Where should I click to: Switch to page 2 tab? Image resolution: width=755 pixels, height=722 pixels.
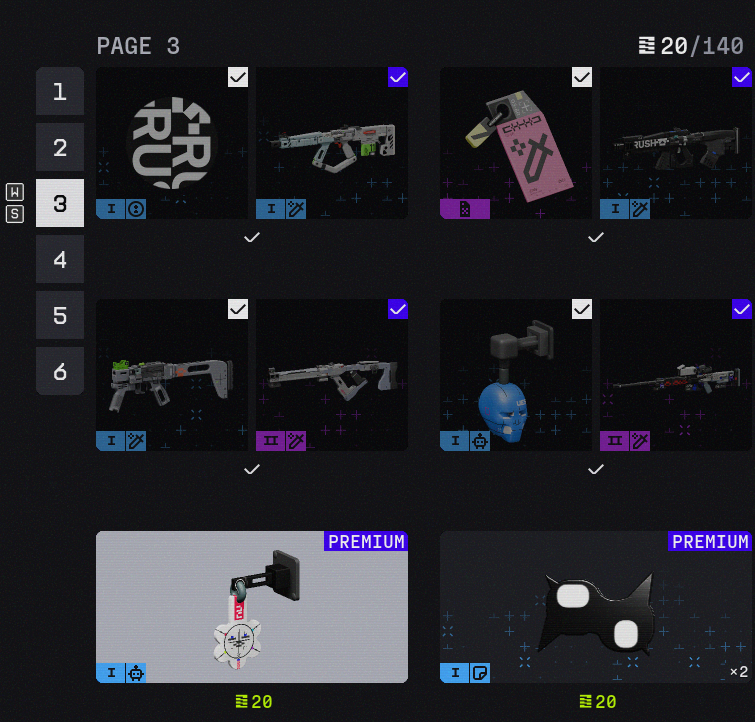60,148
